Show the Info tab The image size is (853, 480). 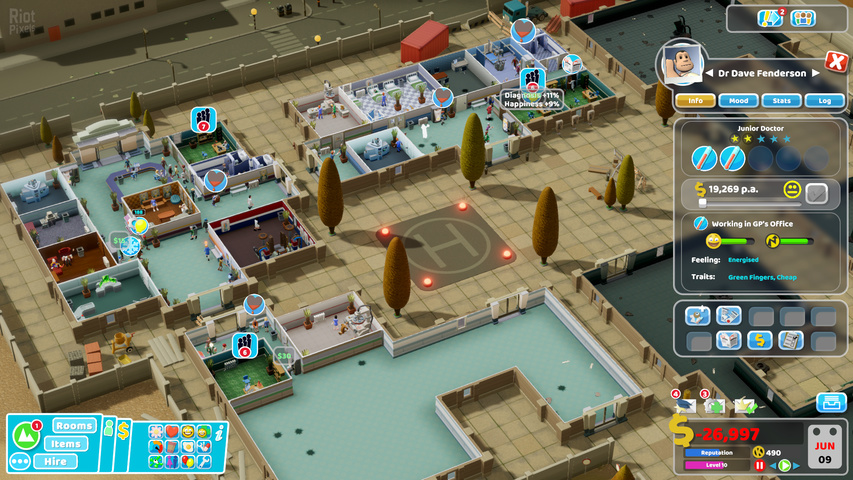point(695,100)
